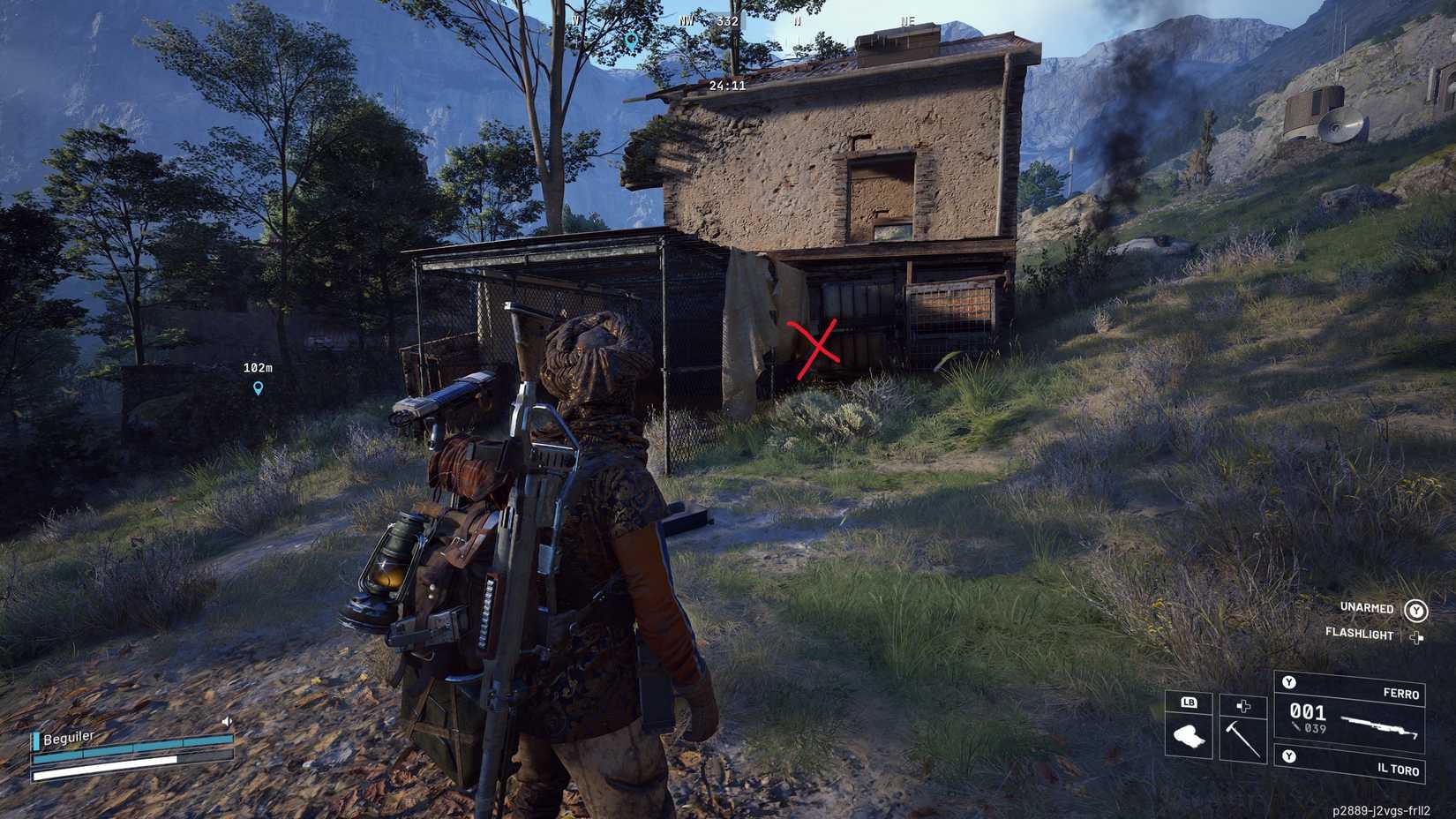Click the waypoint pin icon near the 102m marker
The width and height of the screenshot is (1456, 819).
[x=256, y=389]
